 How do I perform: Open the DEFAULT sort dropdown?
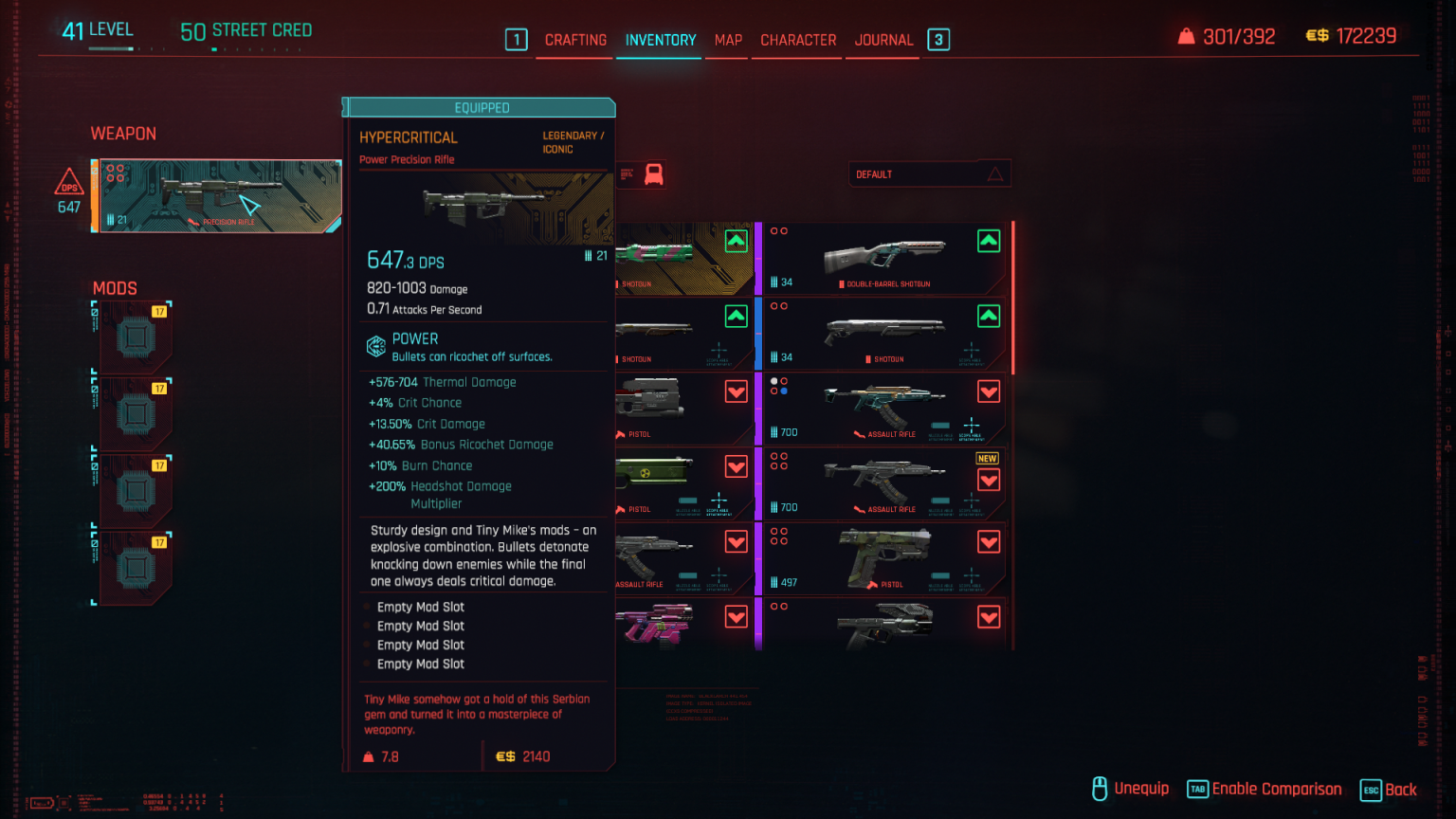pyautogui.click(x=929, y=173)
